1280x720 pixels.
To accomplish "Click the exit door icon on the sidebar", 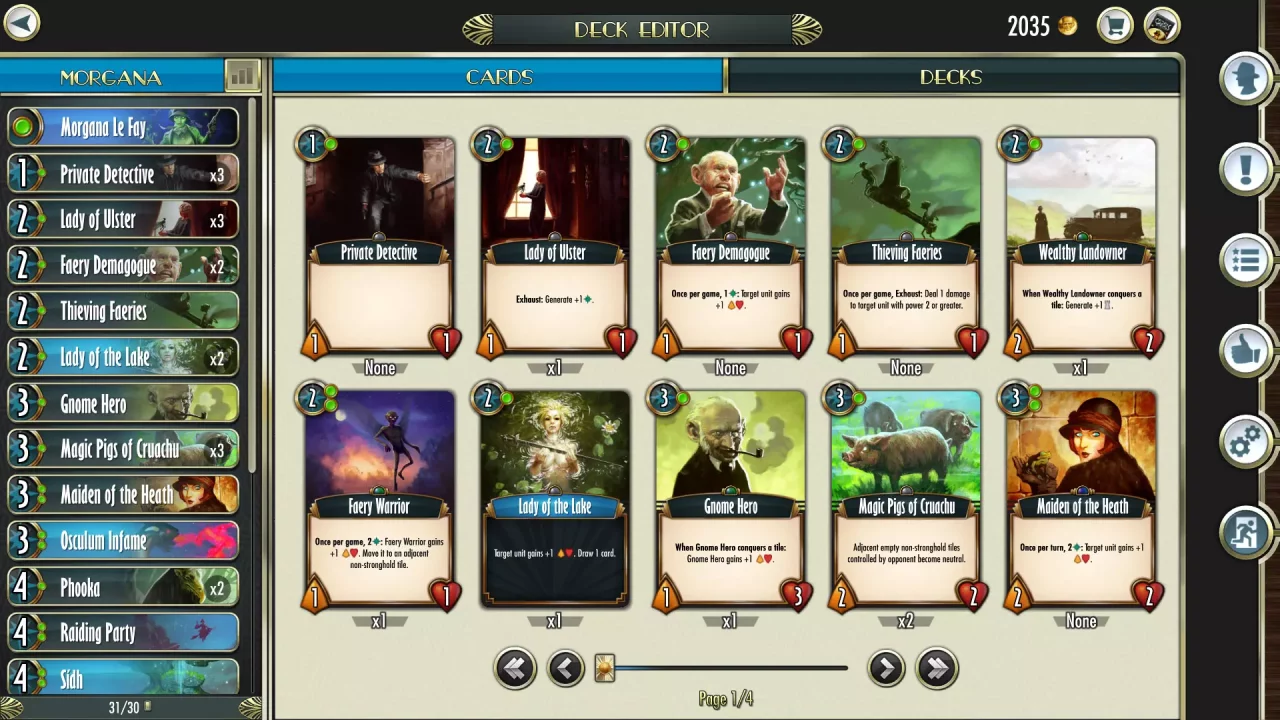I will [x=1245, y=532].
